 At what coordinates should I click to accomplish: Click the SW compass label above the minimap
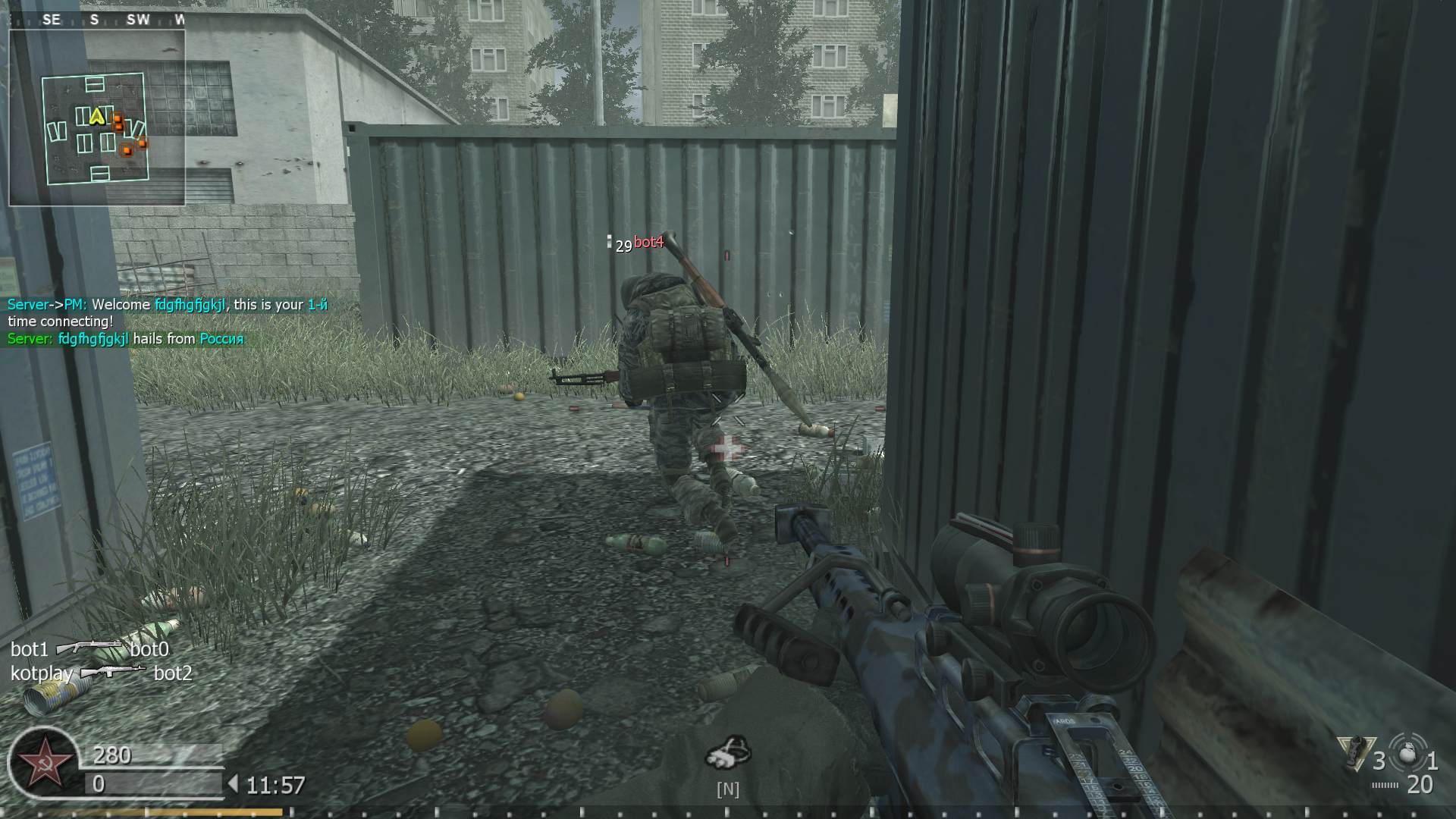pyautogui.click(x=138, y=19)
